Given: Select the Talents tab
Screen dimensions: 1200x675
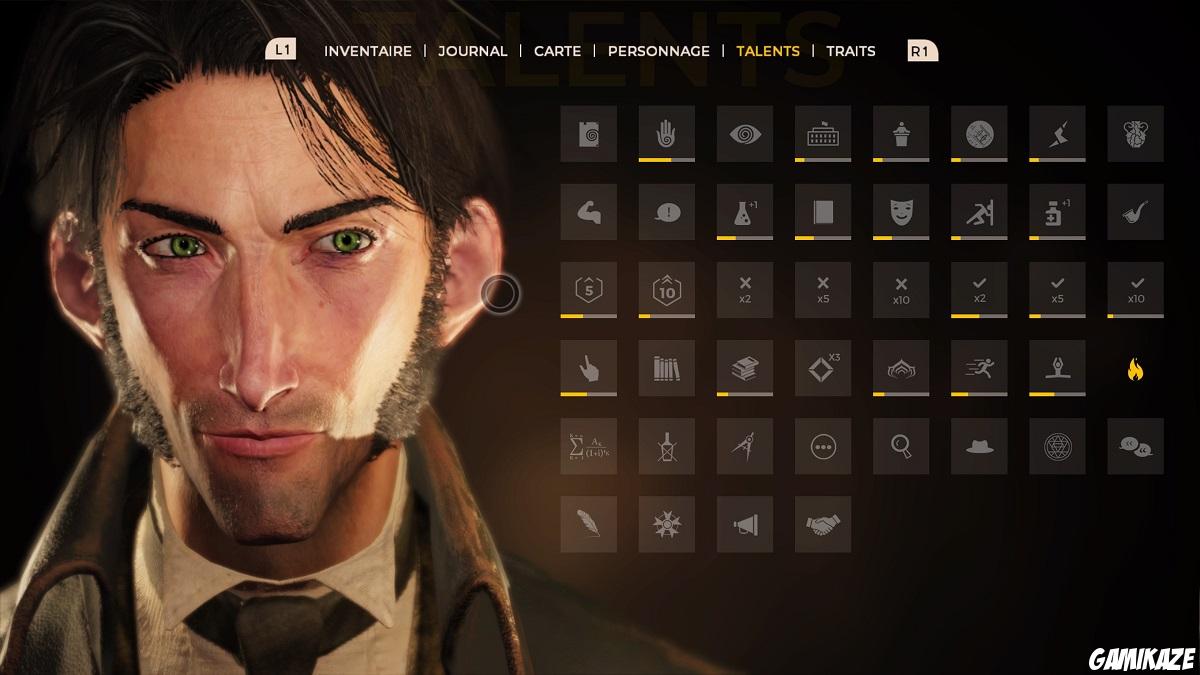Looking at the screenshot, I should point(768,51).
